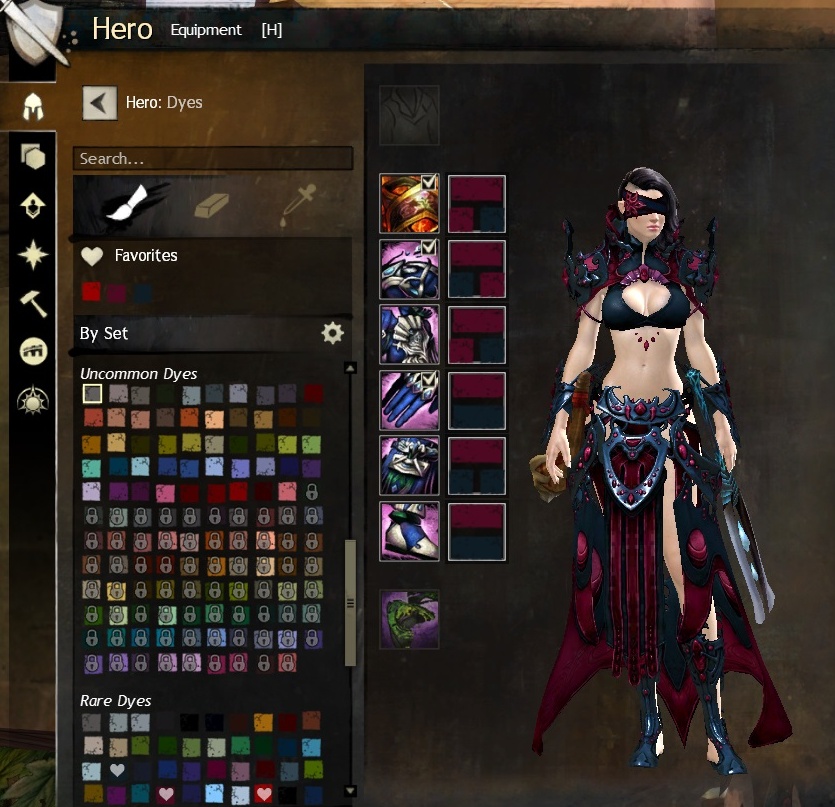Select the helm armor slot icon
This screenshot has height=807, width=835.
[409, 204]
